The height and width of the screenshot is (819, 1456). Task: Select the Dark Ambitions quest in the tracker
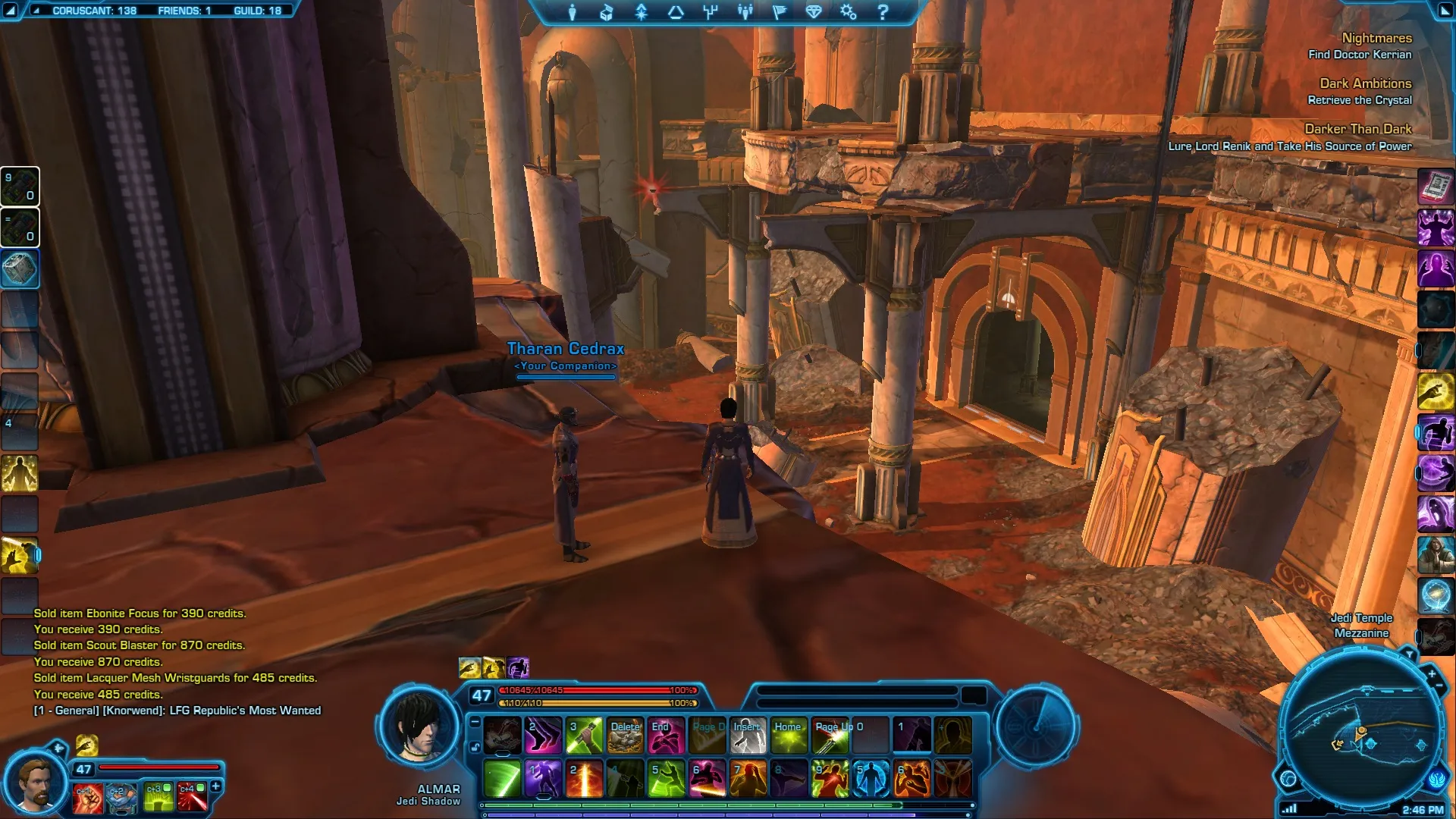click(x=1365, y=83)
